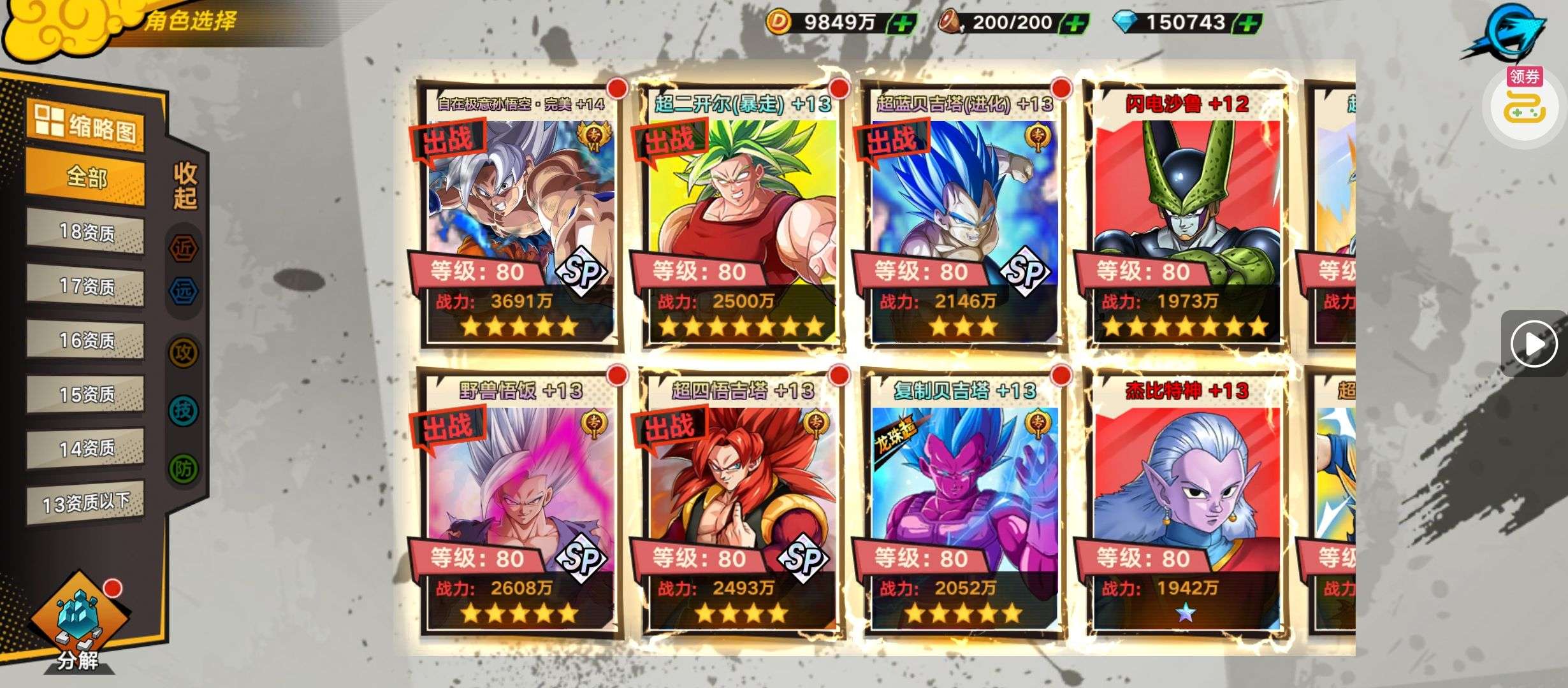This screenshot has height=688, width=1568.
Task: Filter by the 技 skill type icon
Action: click(x=184, y=411)
